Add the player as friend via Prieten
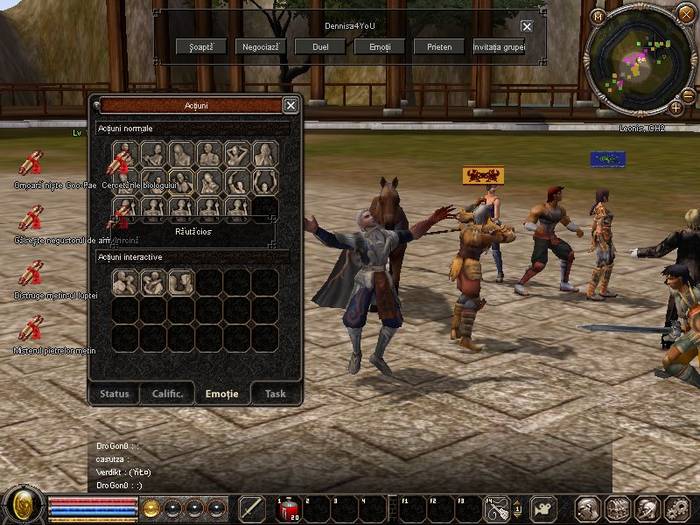700x525 pixels. coord(438,46)
